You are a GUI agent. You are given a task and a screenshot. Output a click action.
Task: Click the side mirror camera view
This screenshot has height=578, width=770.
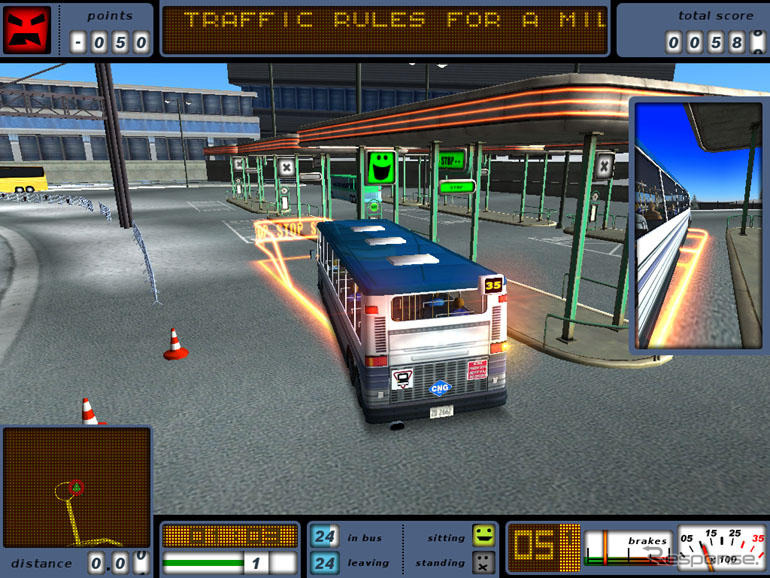[697, 224]
